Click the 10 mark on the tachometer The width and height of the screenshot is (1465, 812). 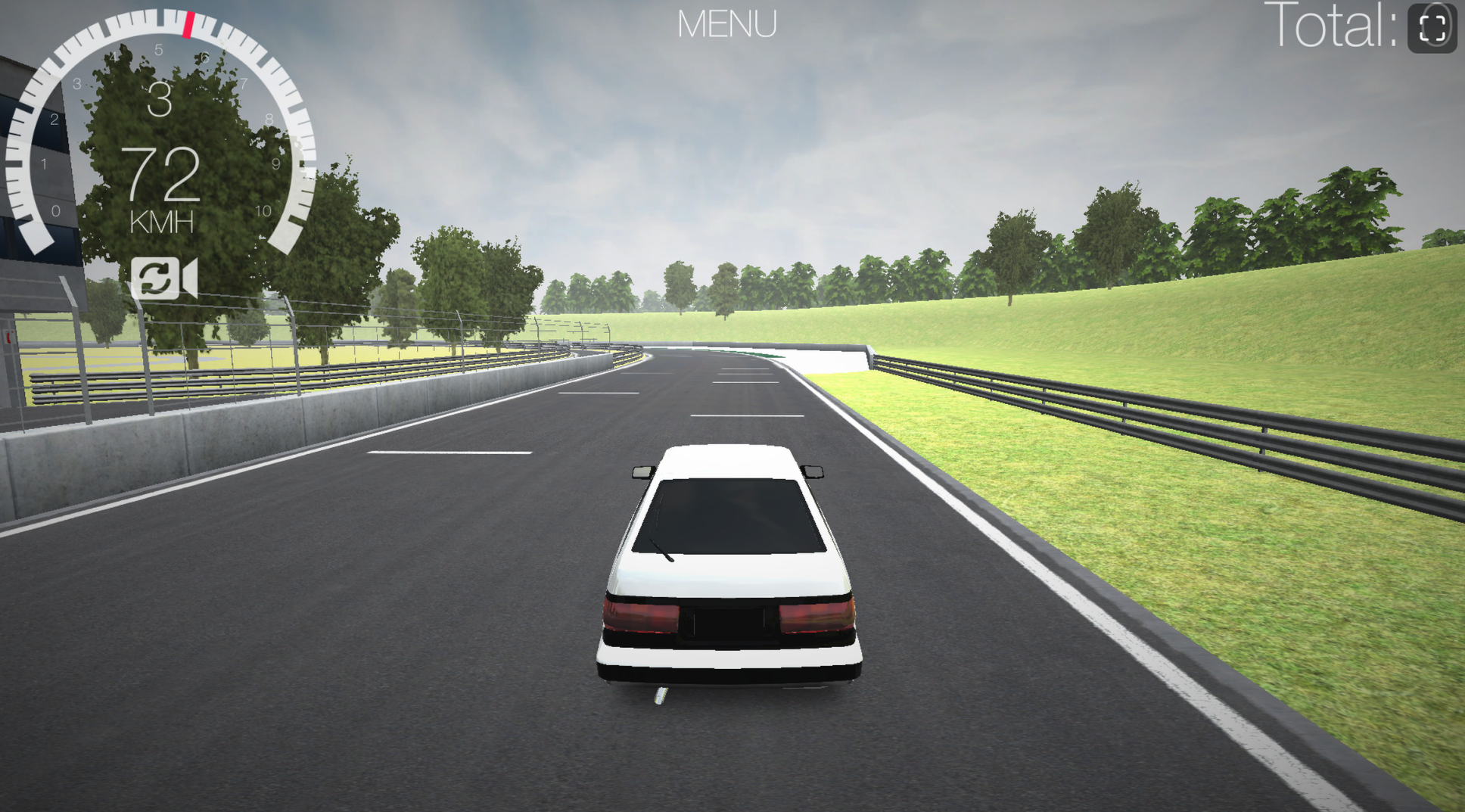click(x=263, y=210)
